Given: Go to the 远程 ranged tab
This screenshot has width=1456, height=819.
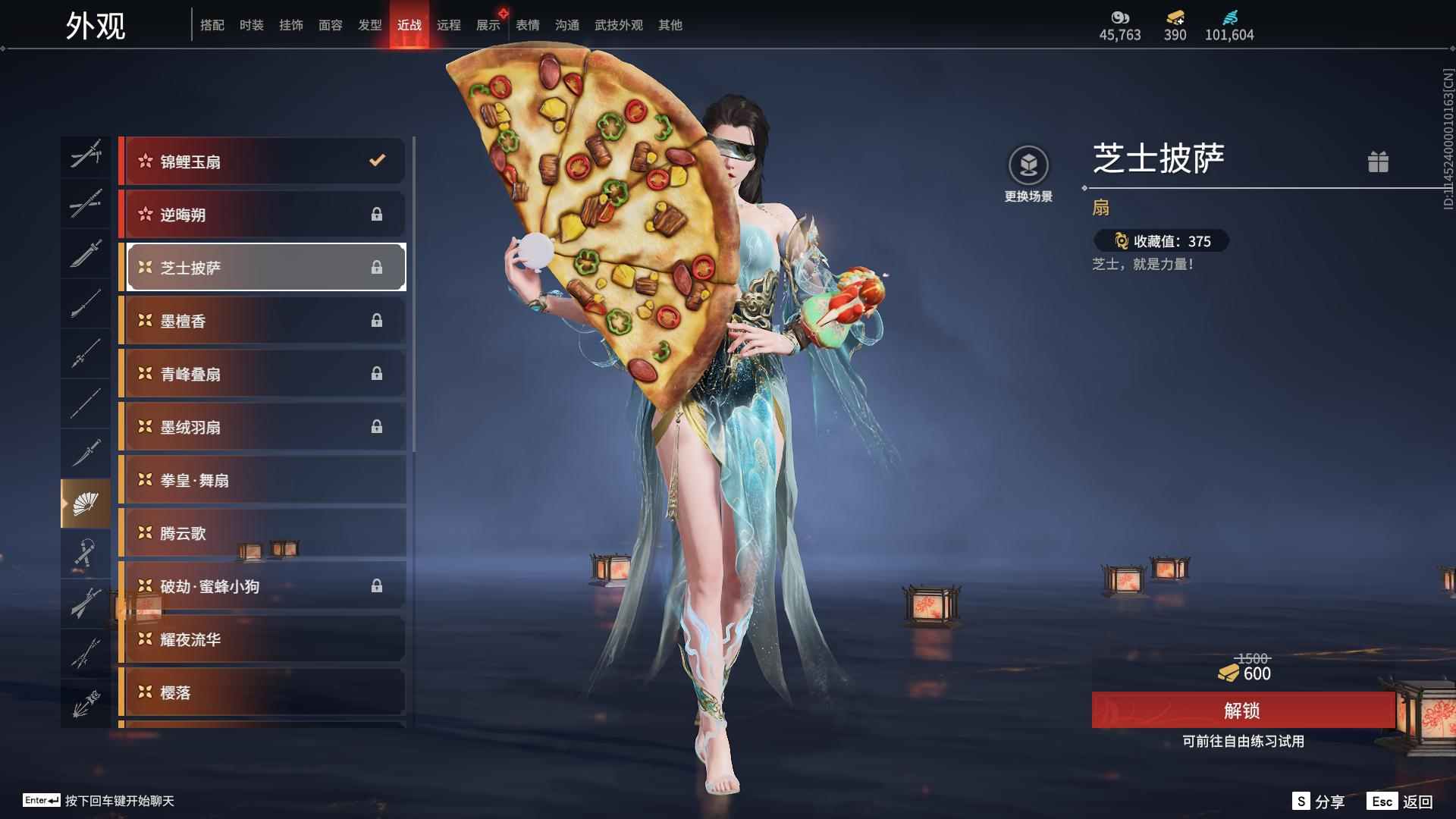Looking at the screenshot, I should coord(449,25).
